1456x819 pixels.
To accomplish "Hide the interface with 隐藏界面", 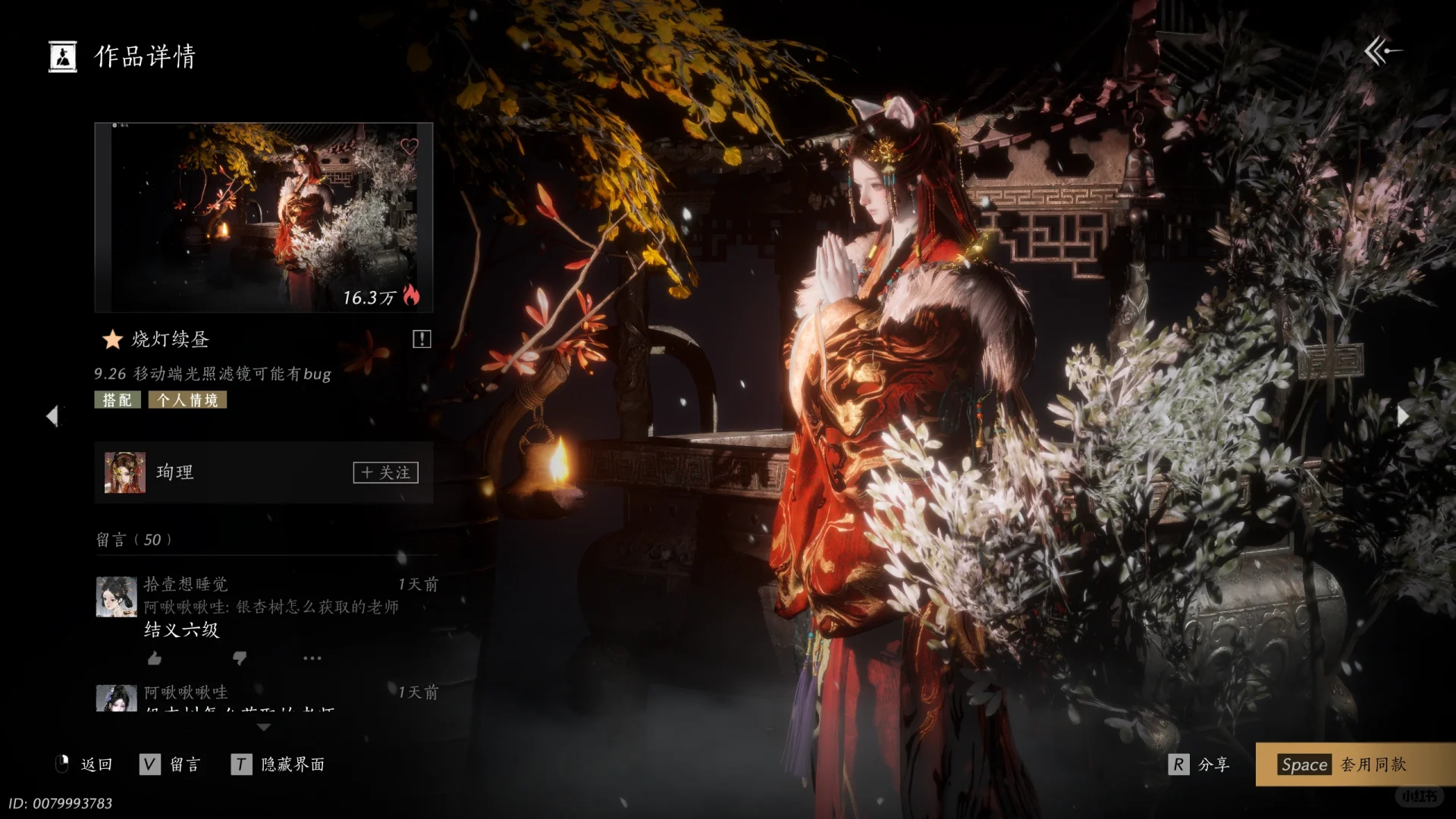I will (278, 764).
